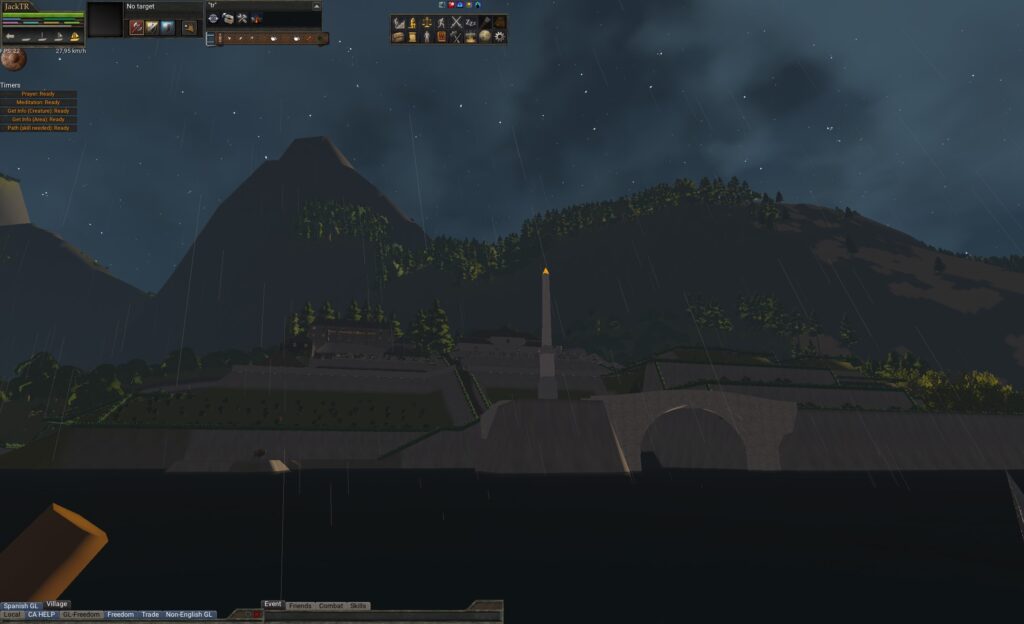The width and height of the screenshot is (1024, 624).
Task: Switch to the Combat log tab
Action: click(330, 606)
